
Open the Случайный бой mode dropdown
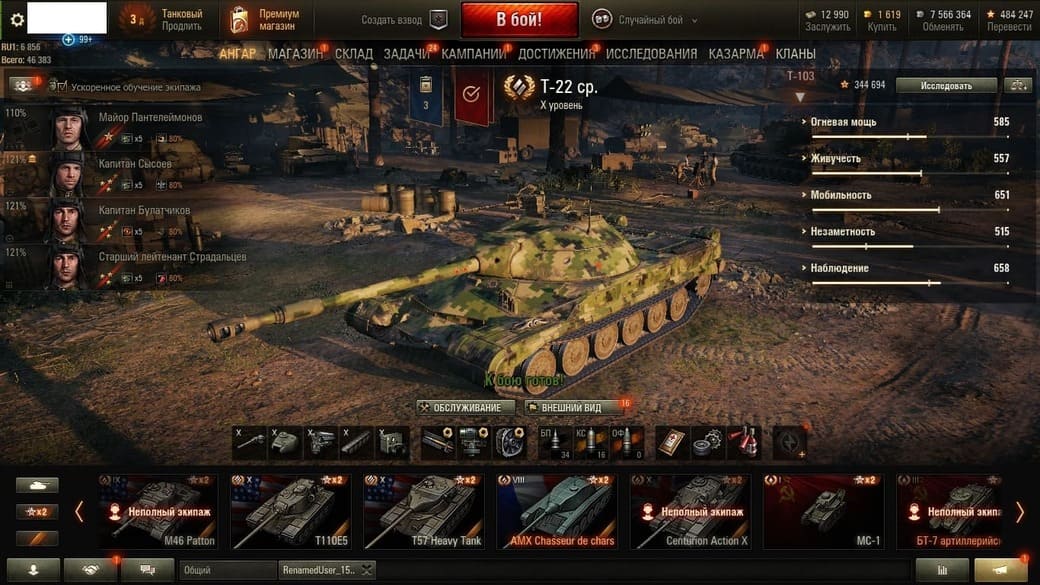pyautogui.click(x=647, y=20)
